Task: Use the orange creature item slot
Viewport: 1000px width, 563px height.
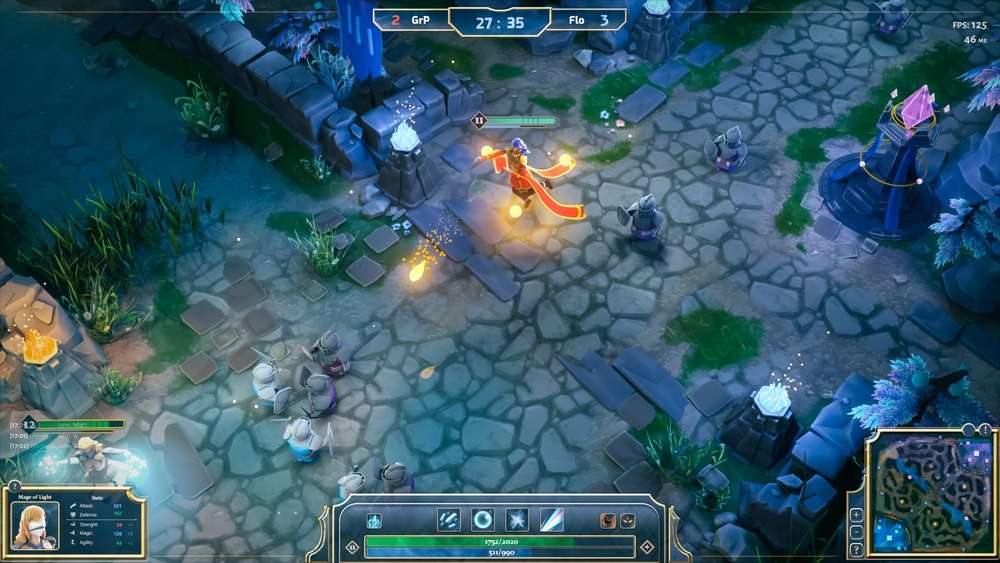Action: click(x=607, y=521)
